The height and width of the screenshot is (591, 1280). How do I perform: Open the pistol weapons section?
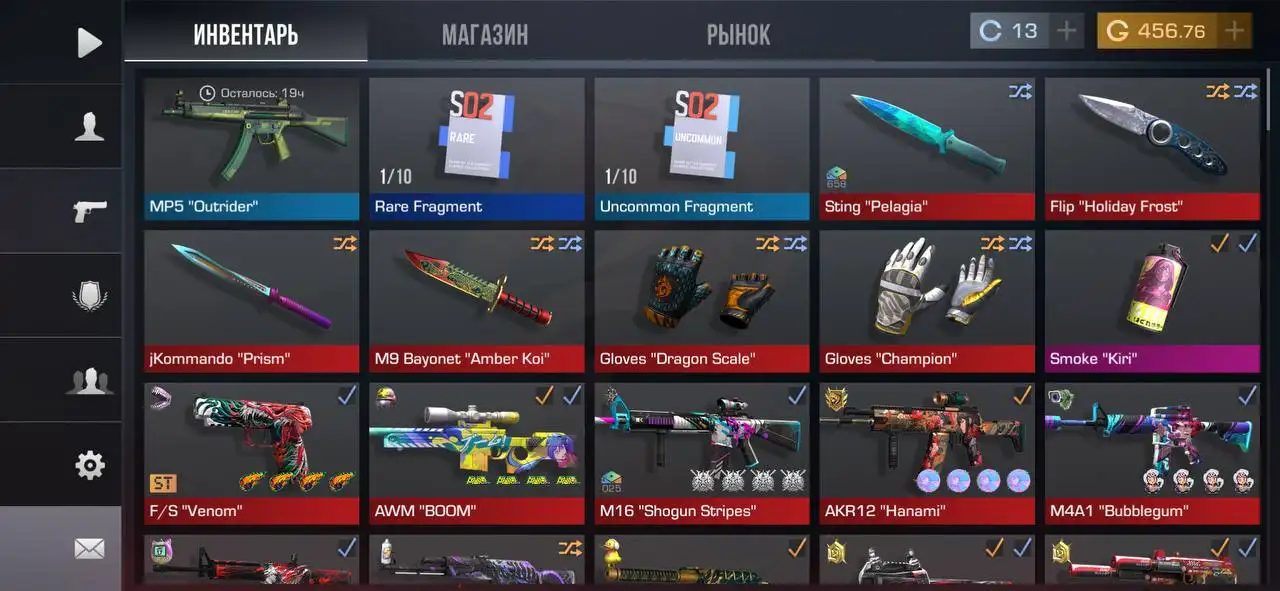pyautogui.click(x=89, y=211)
